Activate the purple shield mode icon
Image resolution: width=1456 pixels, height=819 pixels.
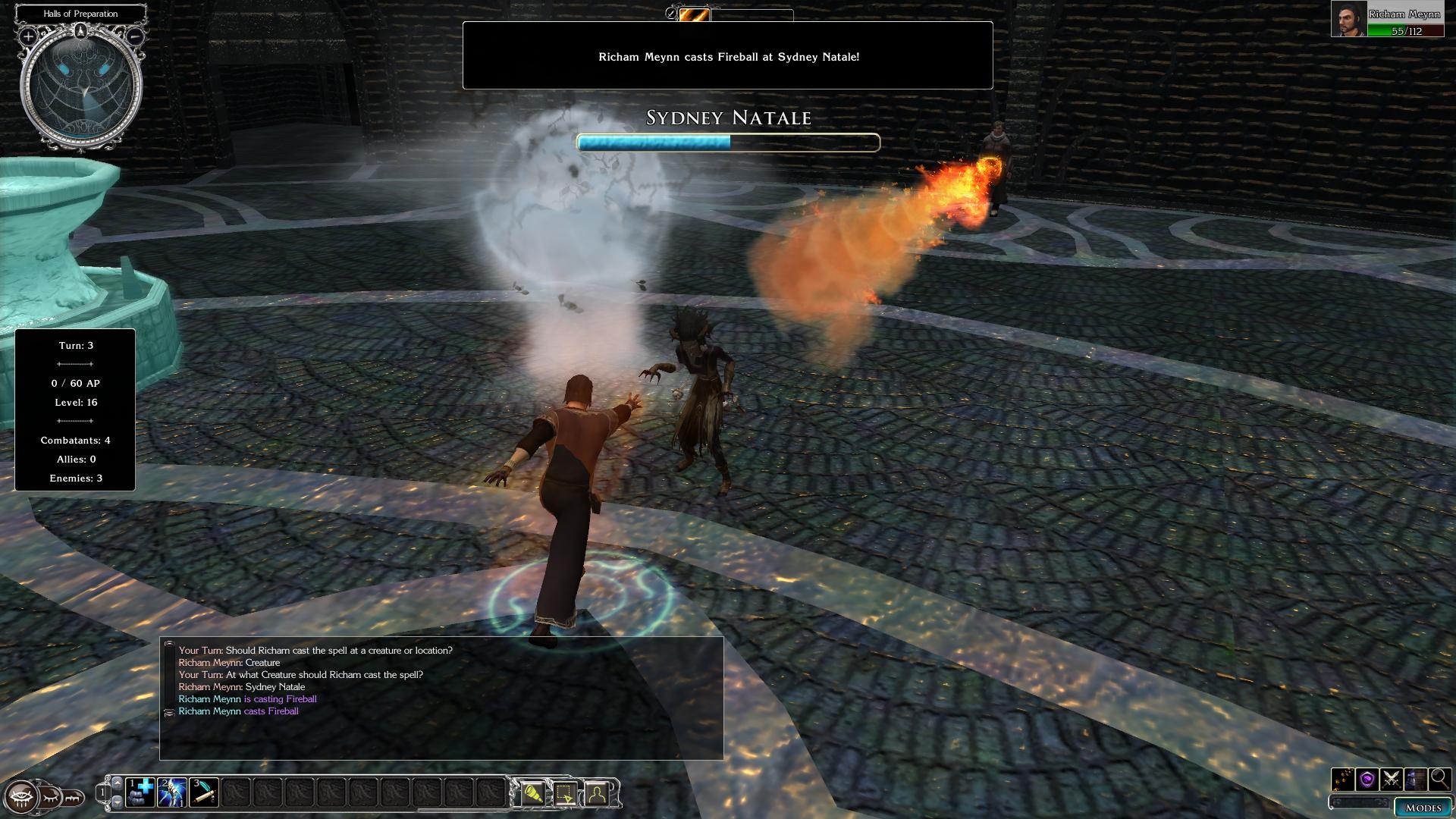1367,779
